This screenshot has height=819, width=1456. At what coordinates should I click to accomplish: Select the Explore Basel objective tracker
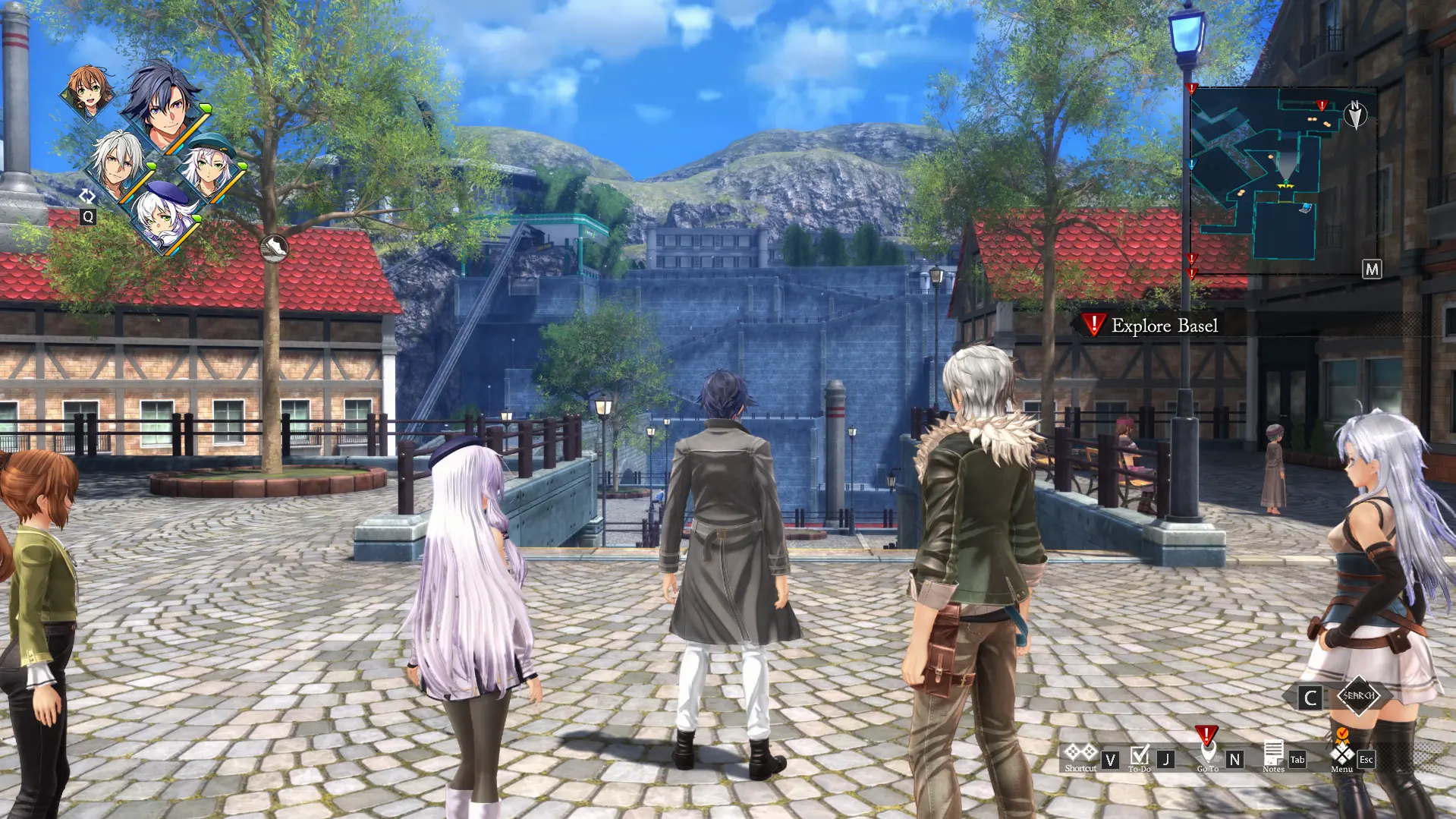coord(1153,326)
